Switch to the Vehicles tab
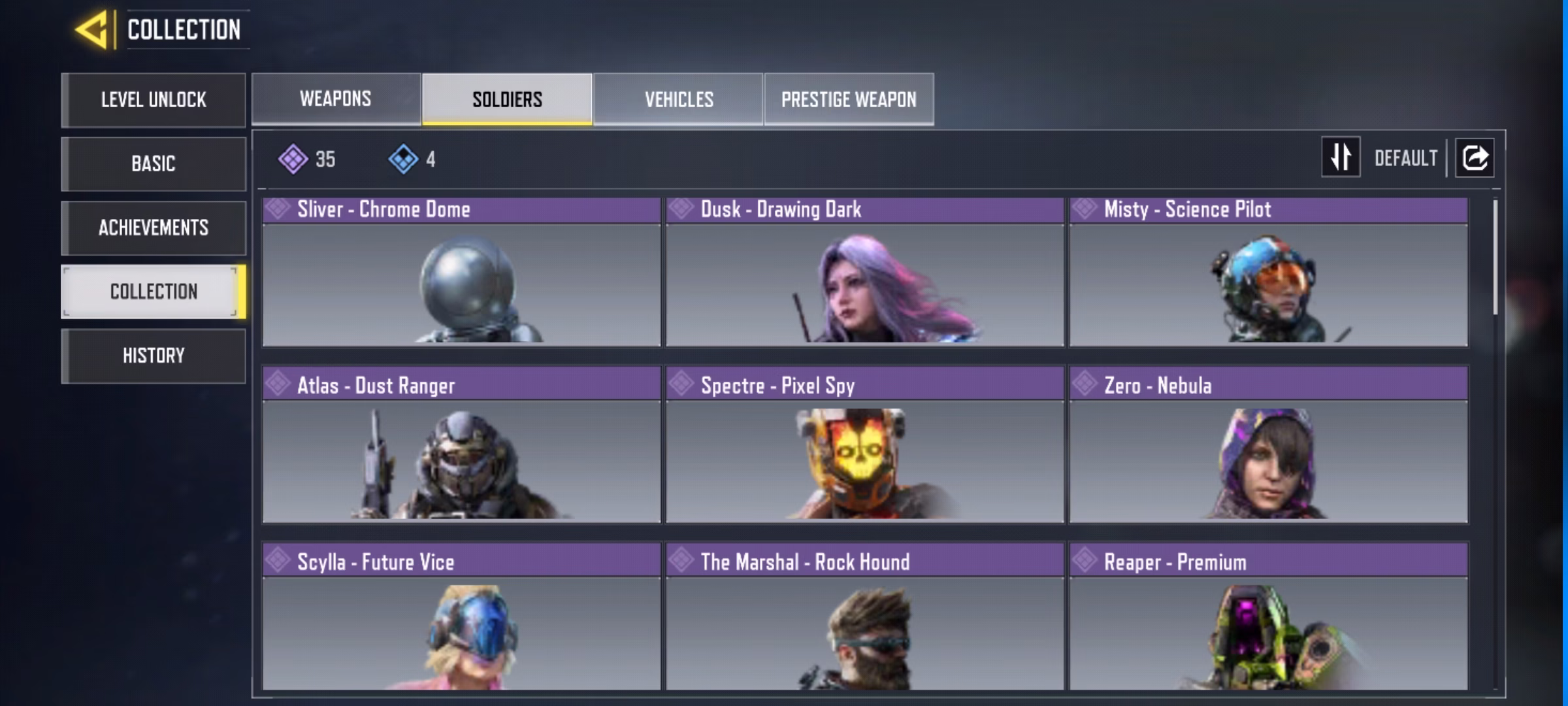Viewport: 1568px width, 706px height. click(x=679, y=99)
